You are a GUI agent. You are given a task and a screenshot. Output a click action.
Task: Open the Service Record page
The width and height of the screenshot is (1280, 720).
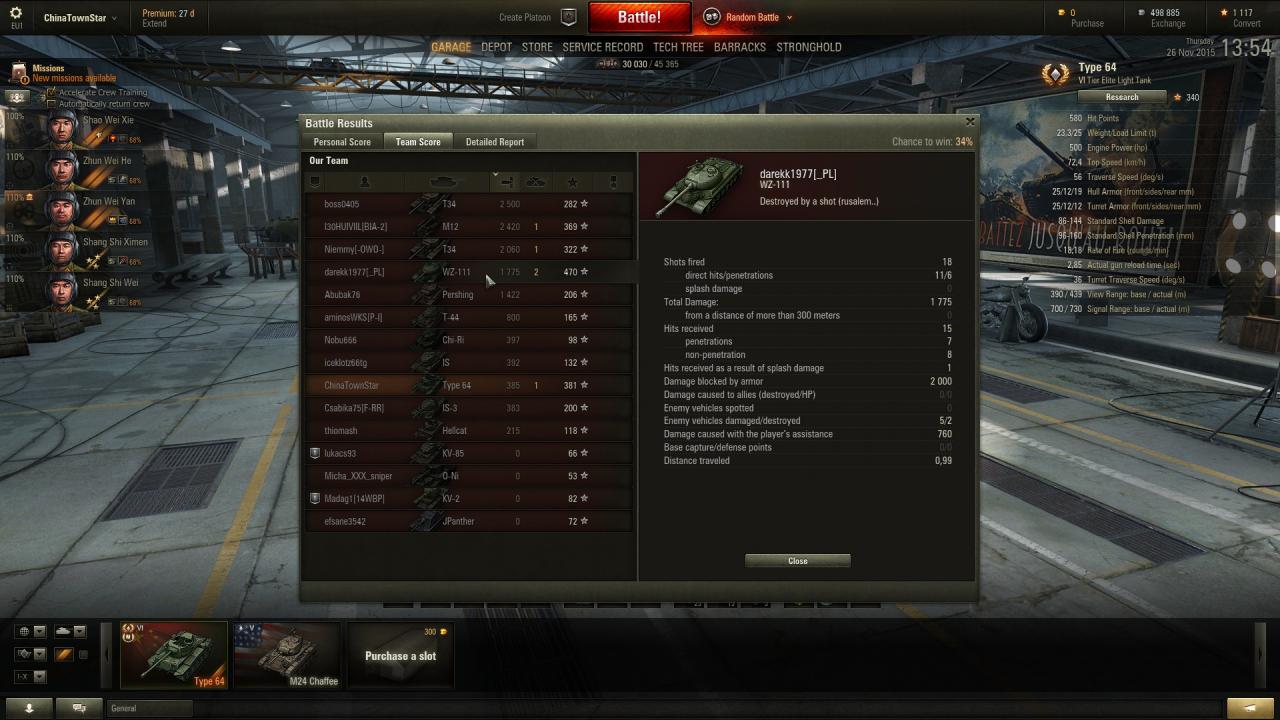point(602,47)
